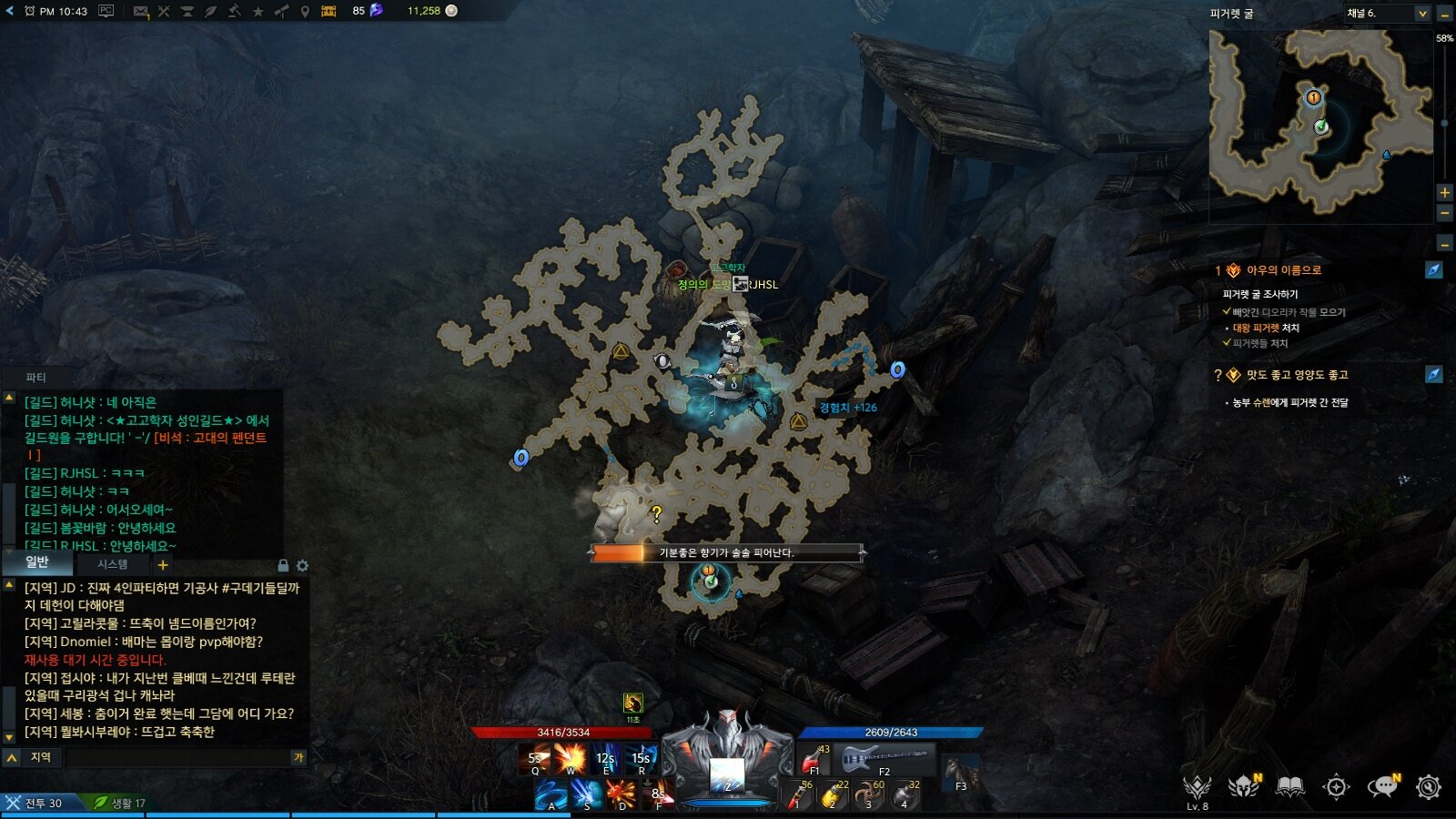This screenshot has height=819, width=1456.
Task: Select the quest '아우의 이름으로' in tracker
Action: click(x=1283, y=270)
